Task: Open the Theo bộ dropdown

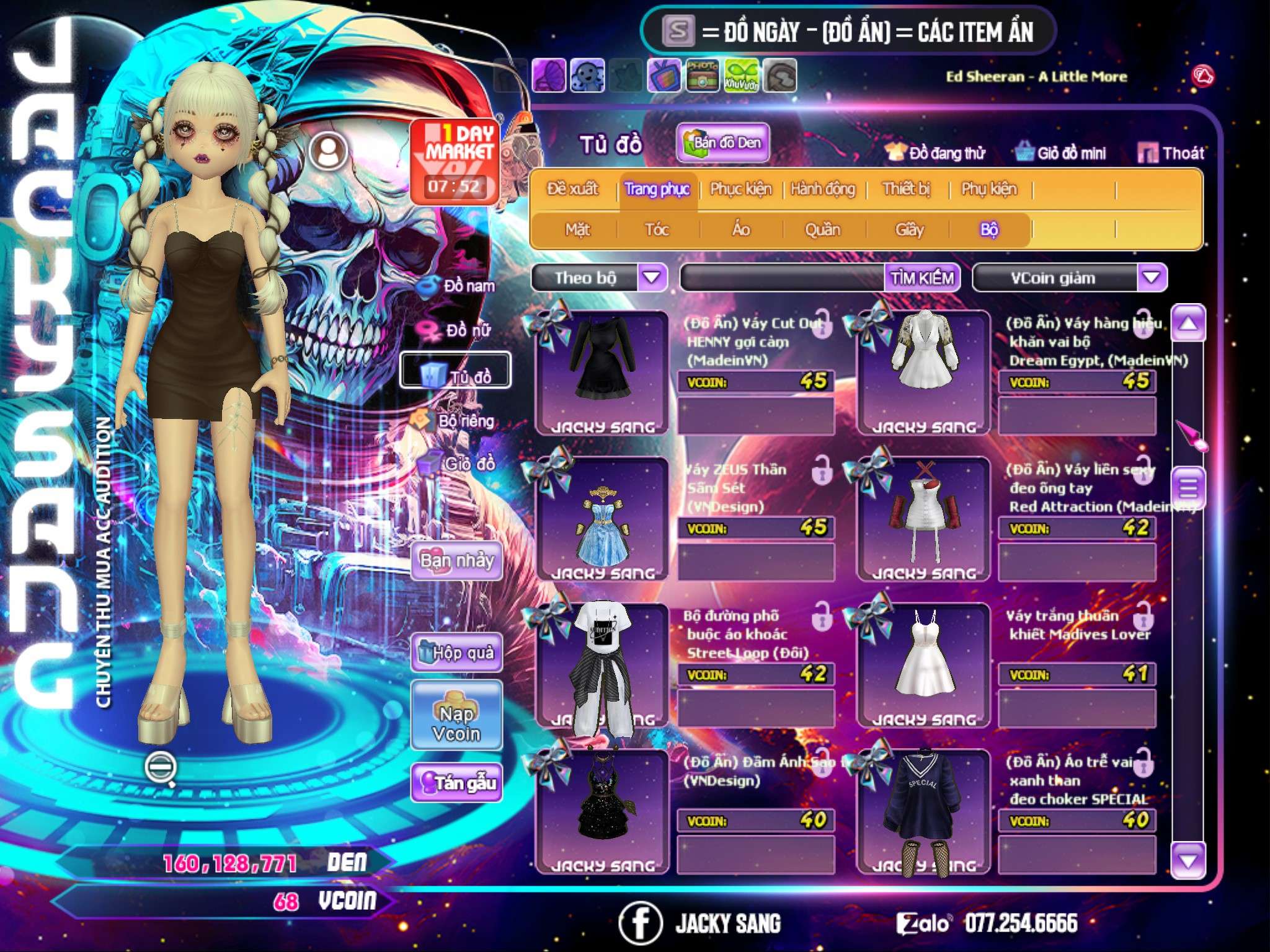Action: (652, 277)
